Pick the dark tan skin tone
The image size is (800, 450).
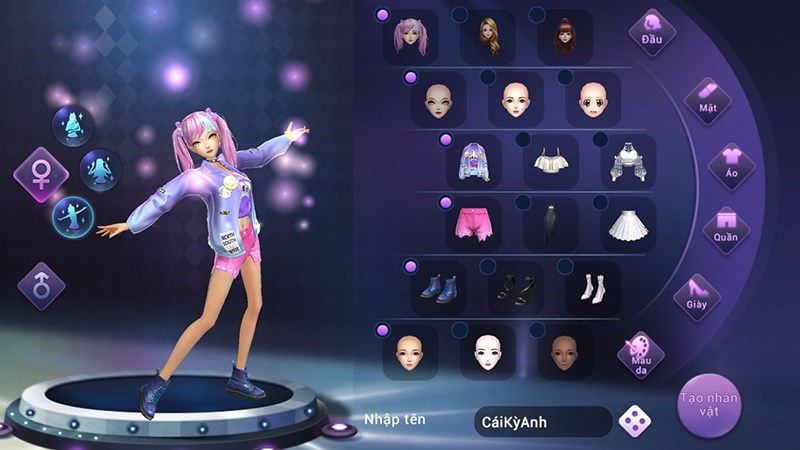tap(565, 351)
